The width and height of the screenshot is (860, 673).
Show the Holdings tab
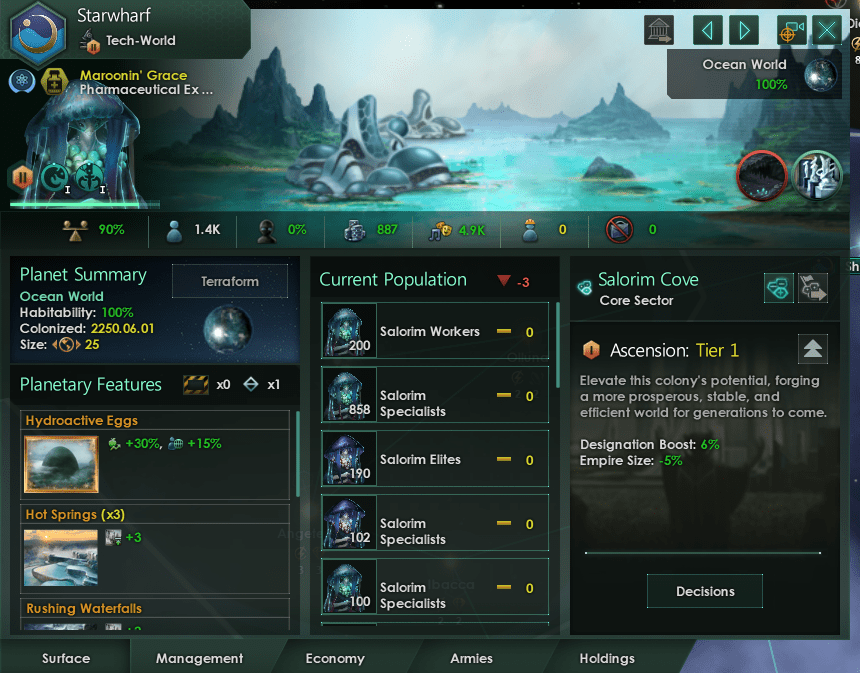[607, 658]
